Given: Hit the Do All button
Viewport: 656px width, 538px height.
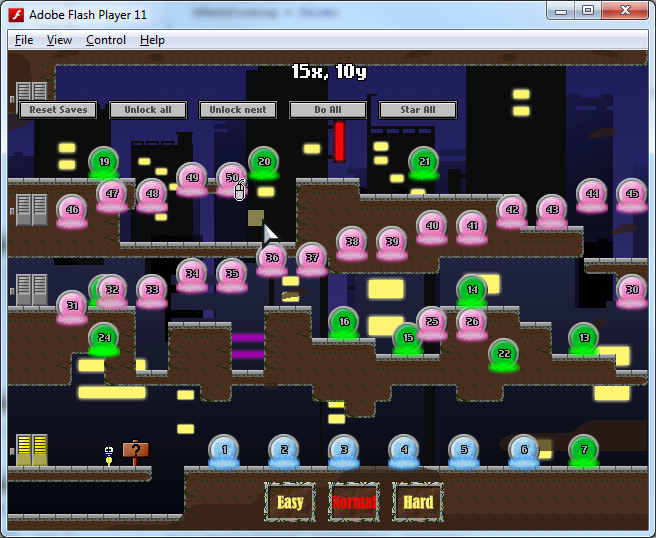Looking at the screenshot, I should [328, 110].
